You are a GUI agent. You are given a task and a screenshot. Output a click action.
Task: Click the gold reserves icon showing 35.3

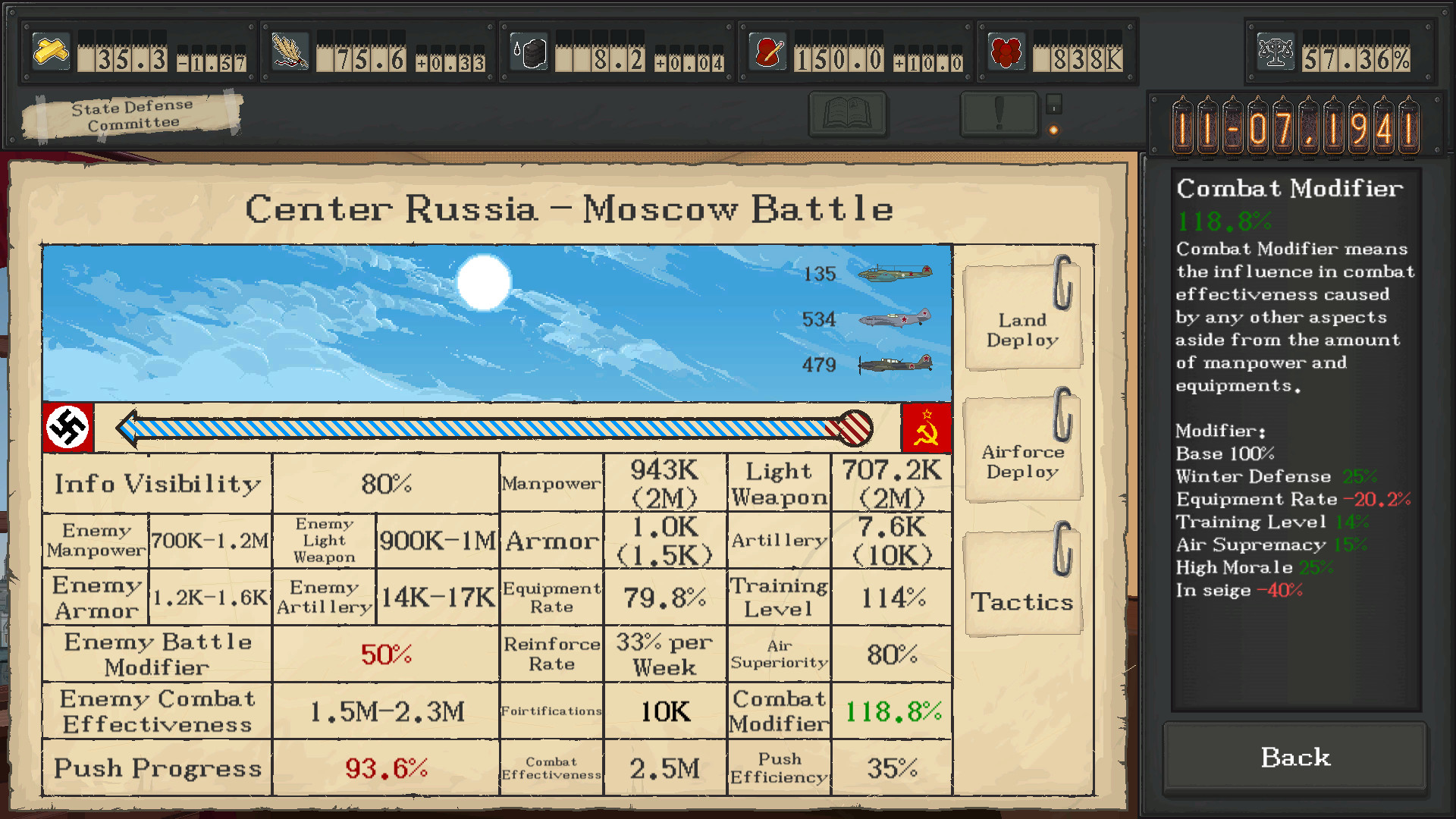pyautogui.click(x=50, y=51)
